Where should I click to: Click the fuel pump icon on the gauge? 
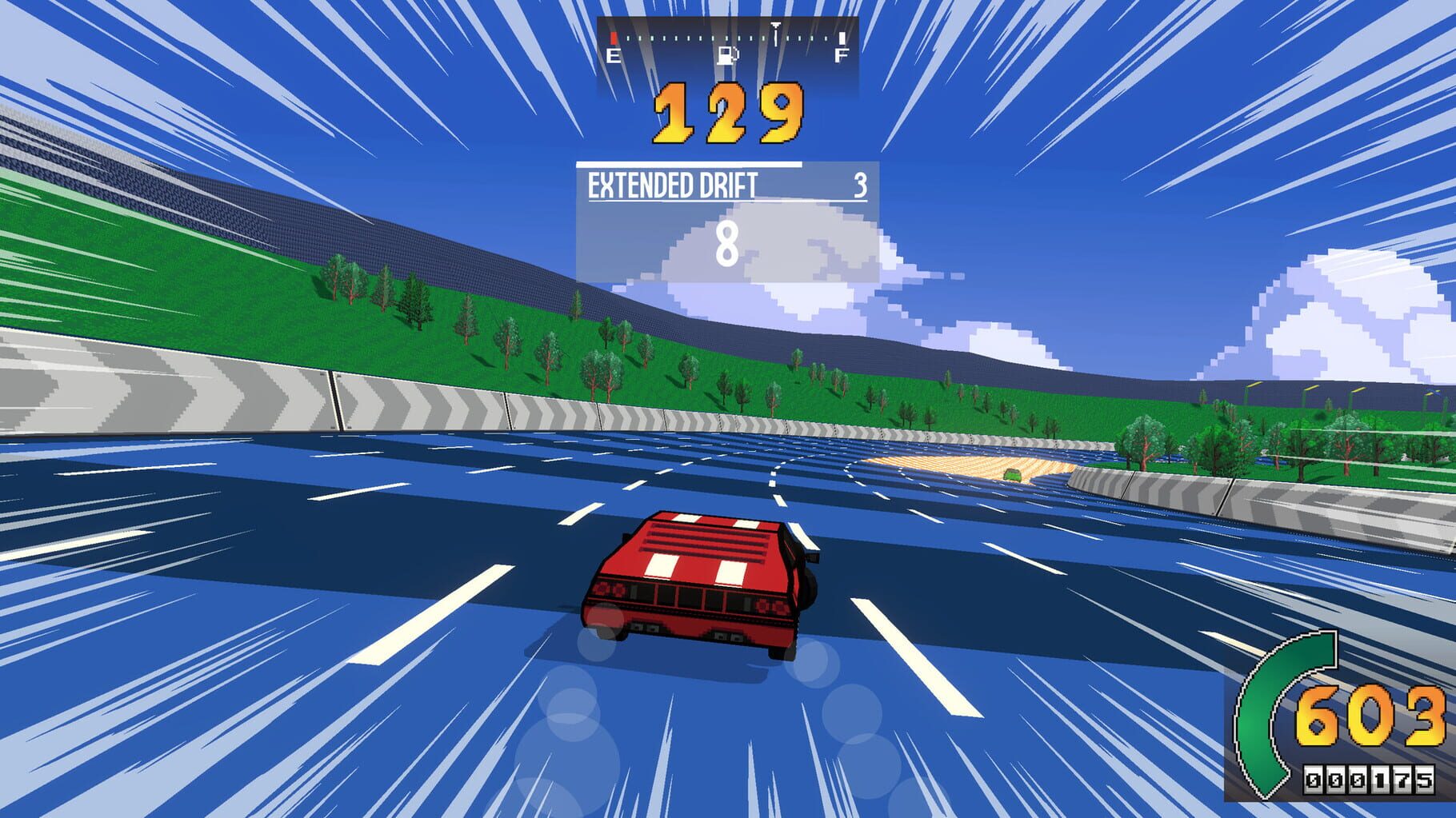729,56
